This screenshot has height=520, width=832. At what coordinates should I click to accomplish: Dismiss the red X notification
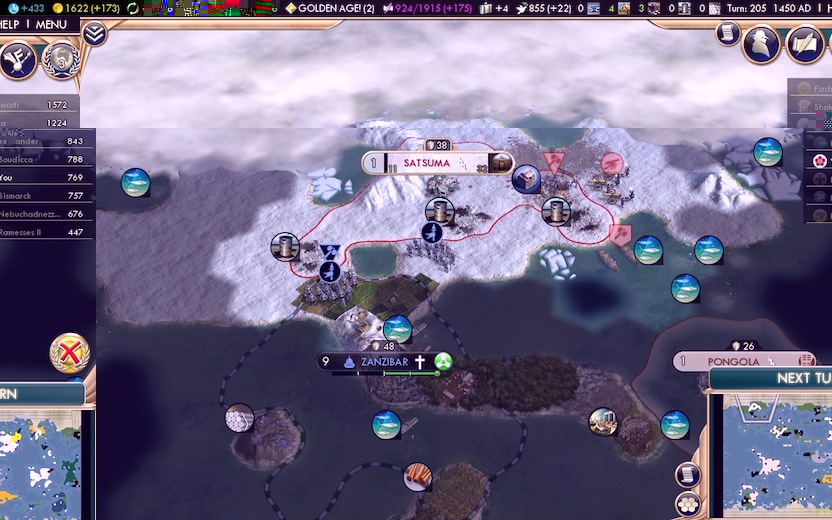tap(70, 352)
